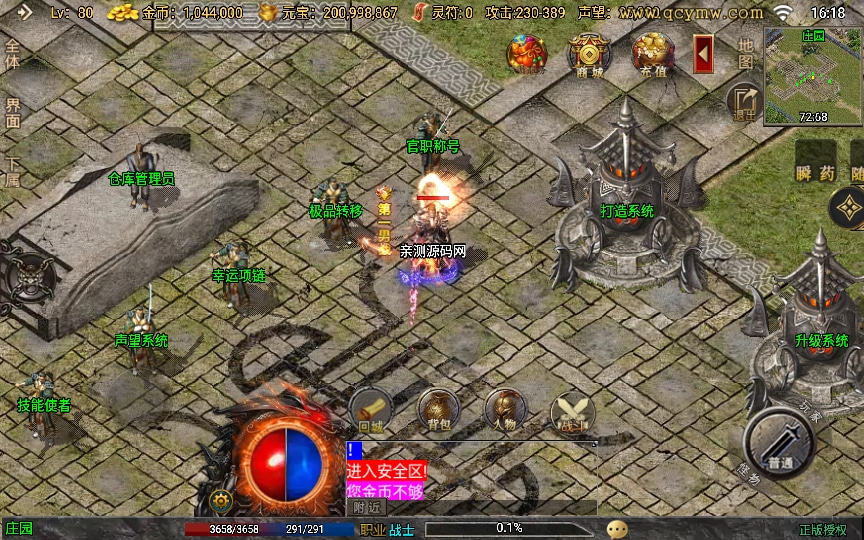Click the 地图 map label
The height and width of the screenshot is (540, 864).
point(745,53)
